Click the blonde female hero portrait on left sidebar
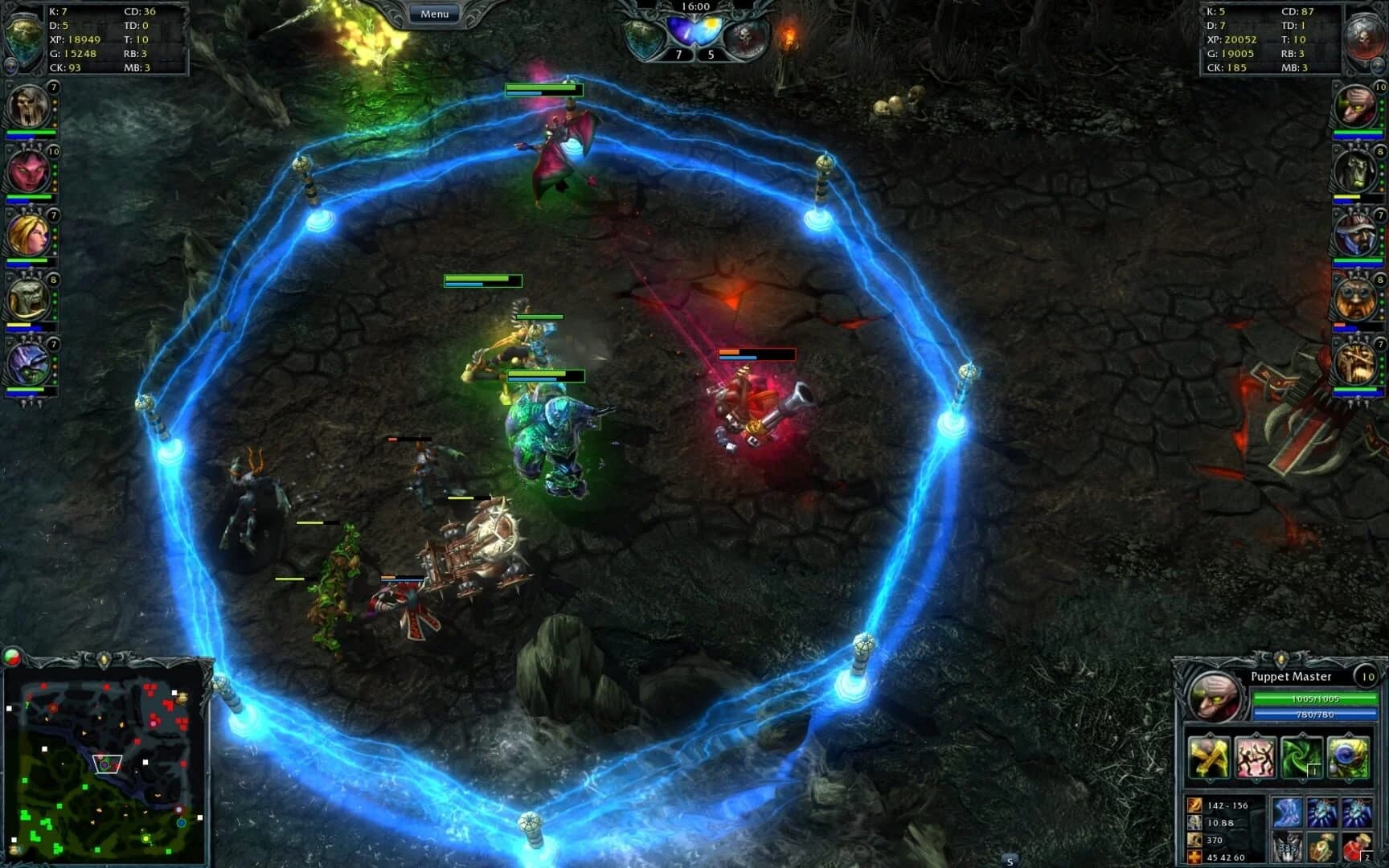Screen dimensions: 1389x868 tap(27, 238)
